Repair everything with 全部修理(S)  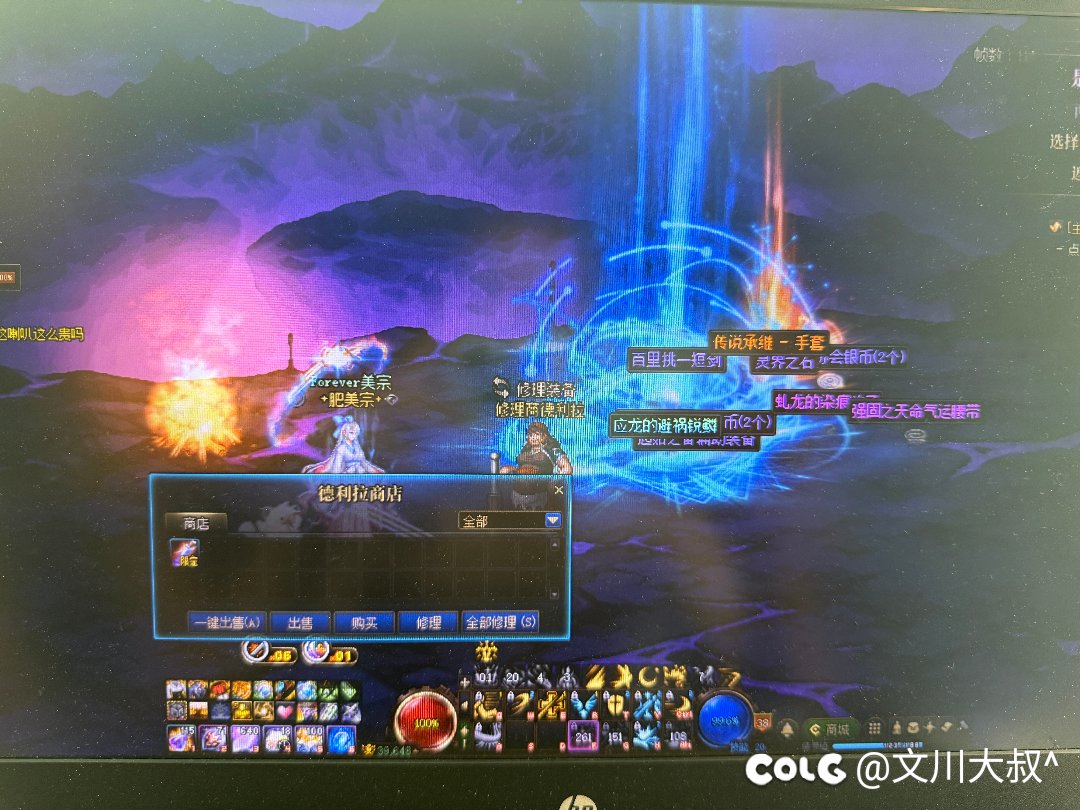click(501, 622)
